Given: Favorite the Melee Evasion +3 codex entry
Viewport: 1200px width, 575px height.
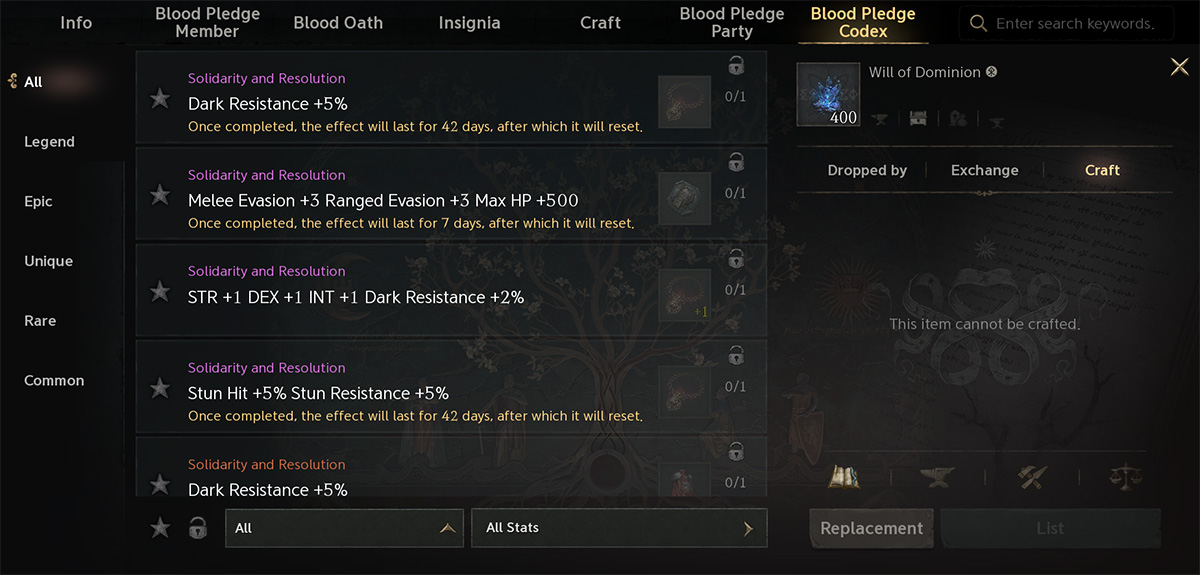Looking at the screenshot, I should 160,195.
